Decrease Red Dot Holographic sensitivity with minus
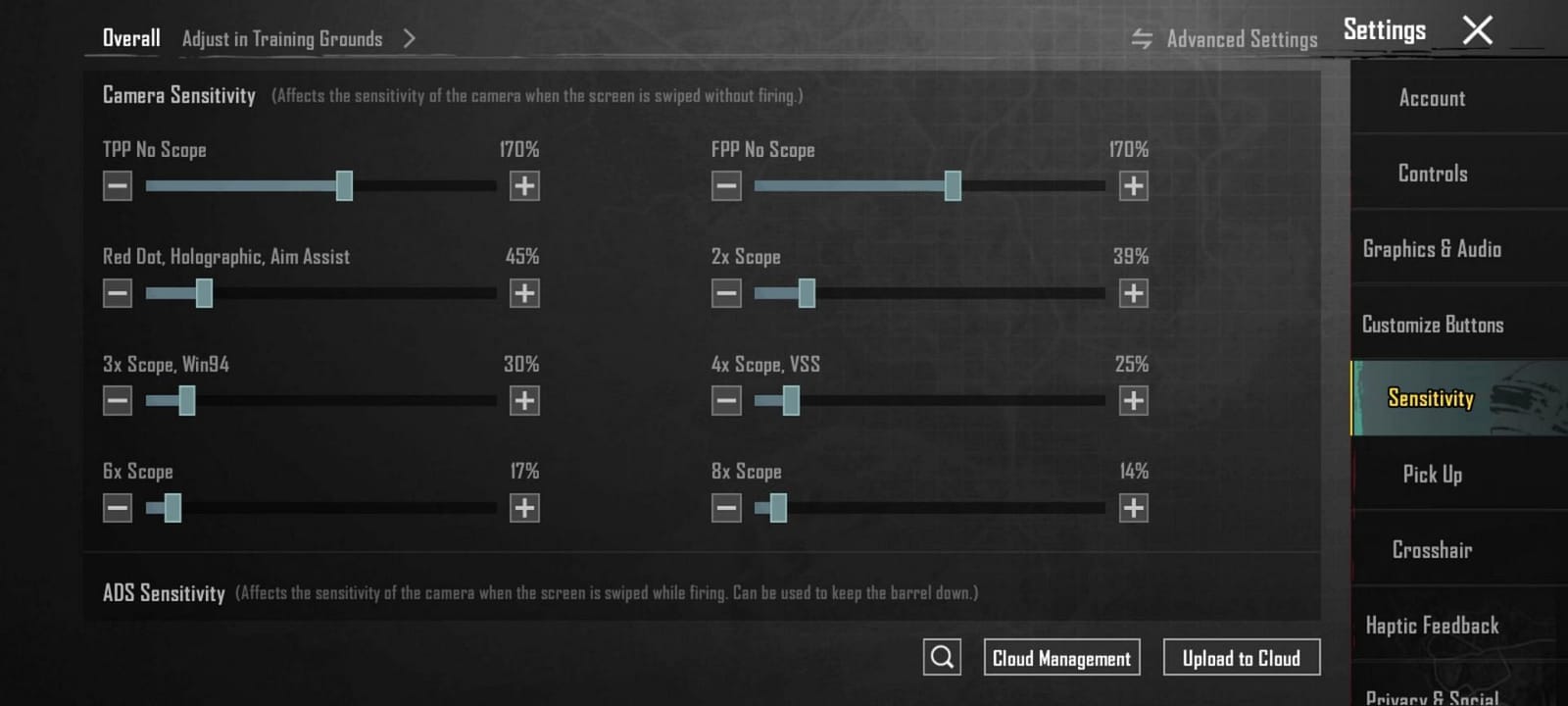This screenshot has width=1568, height=706. click(117, 292)
